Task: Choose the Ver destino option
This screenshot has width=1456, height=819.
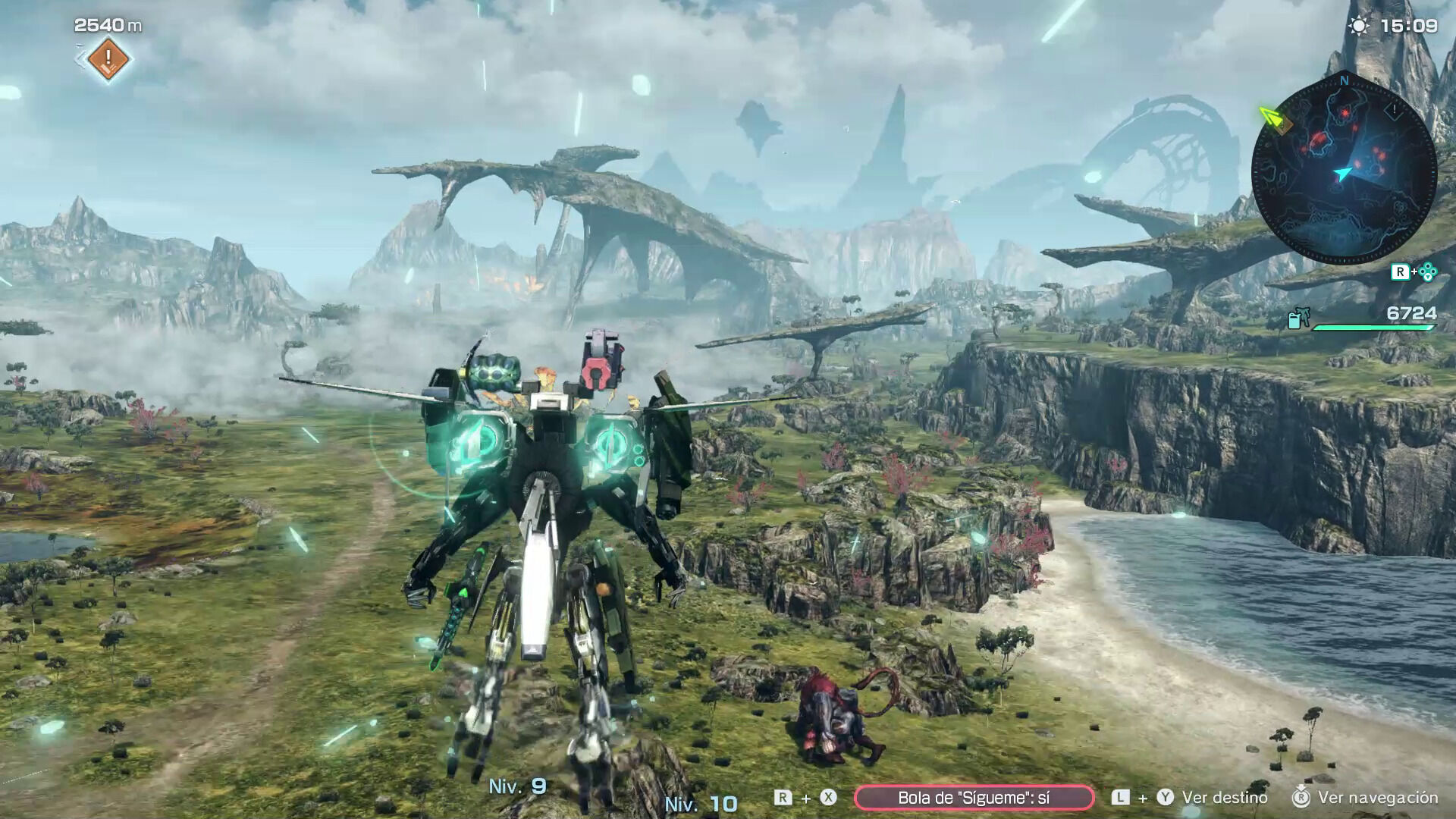Action: [1224, 797]
